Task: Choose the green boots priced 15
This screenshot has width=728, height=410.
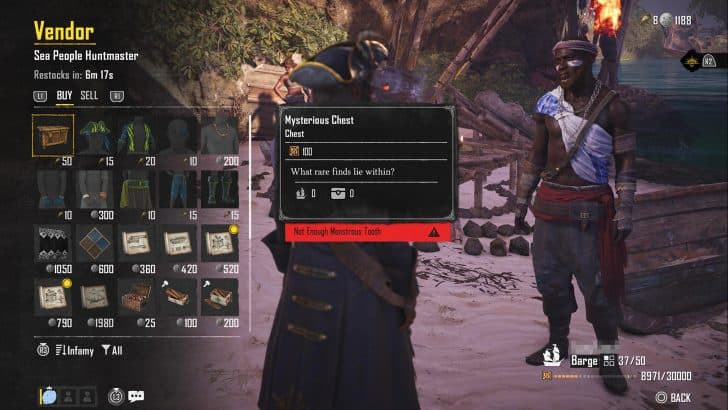Action: tap(219, 188)
